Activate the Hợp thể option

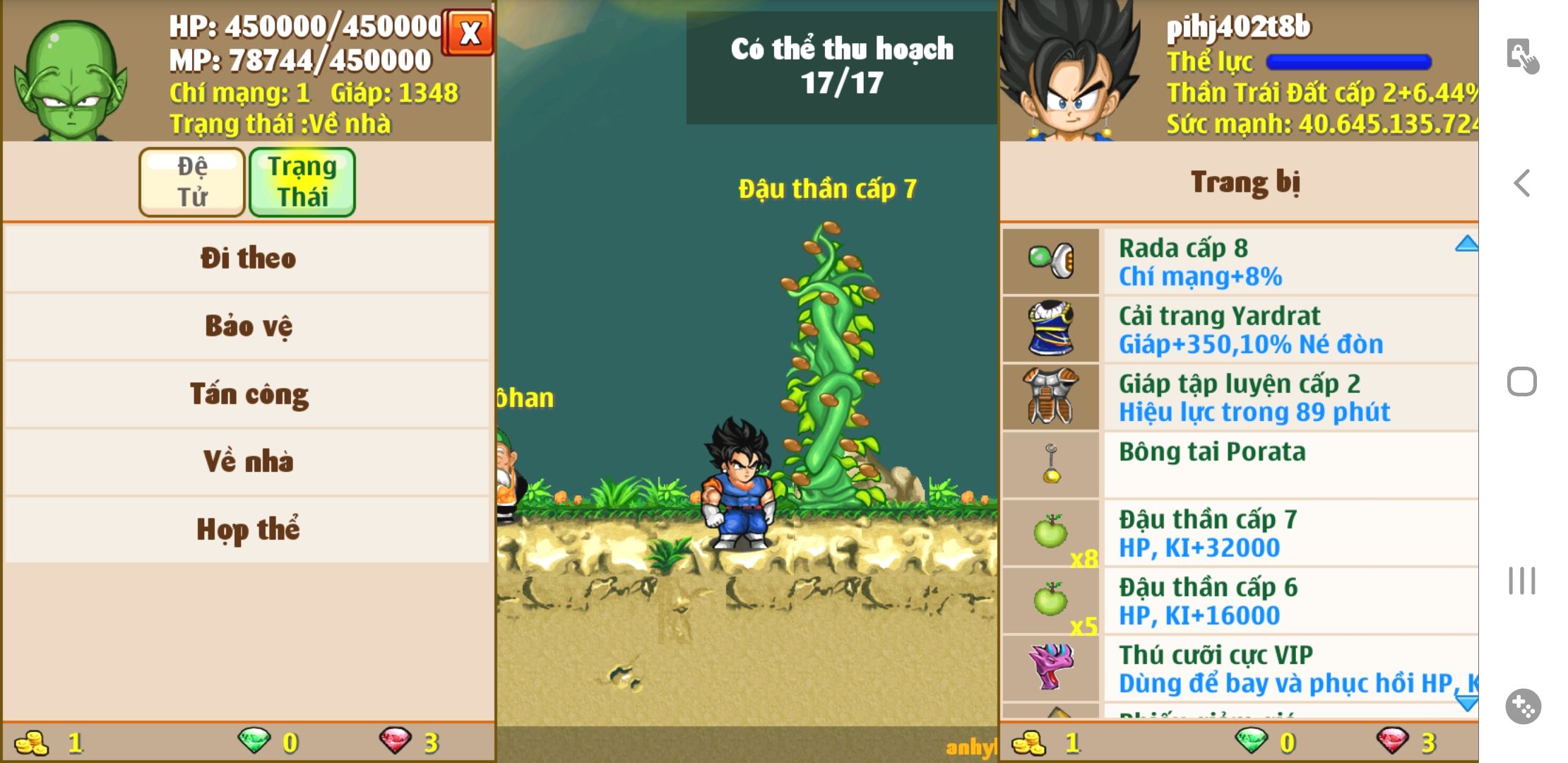[x=247, y=529]
